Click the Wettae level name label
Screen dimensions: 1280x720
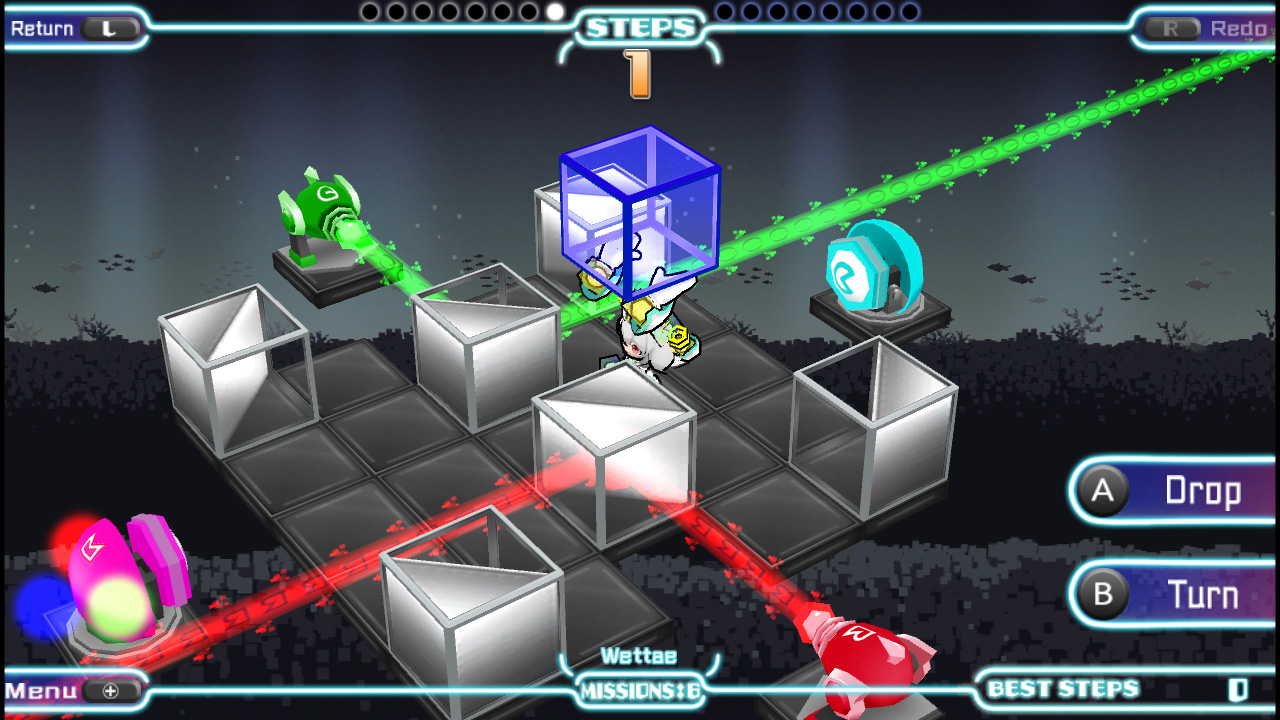(640, 656)
